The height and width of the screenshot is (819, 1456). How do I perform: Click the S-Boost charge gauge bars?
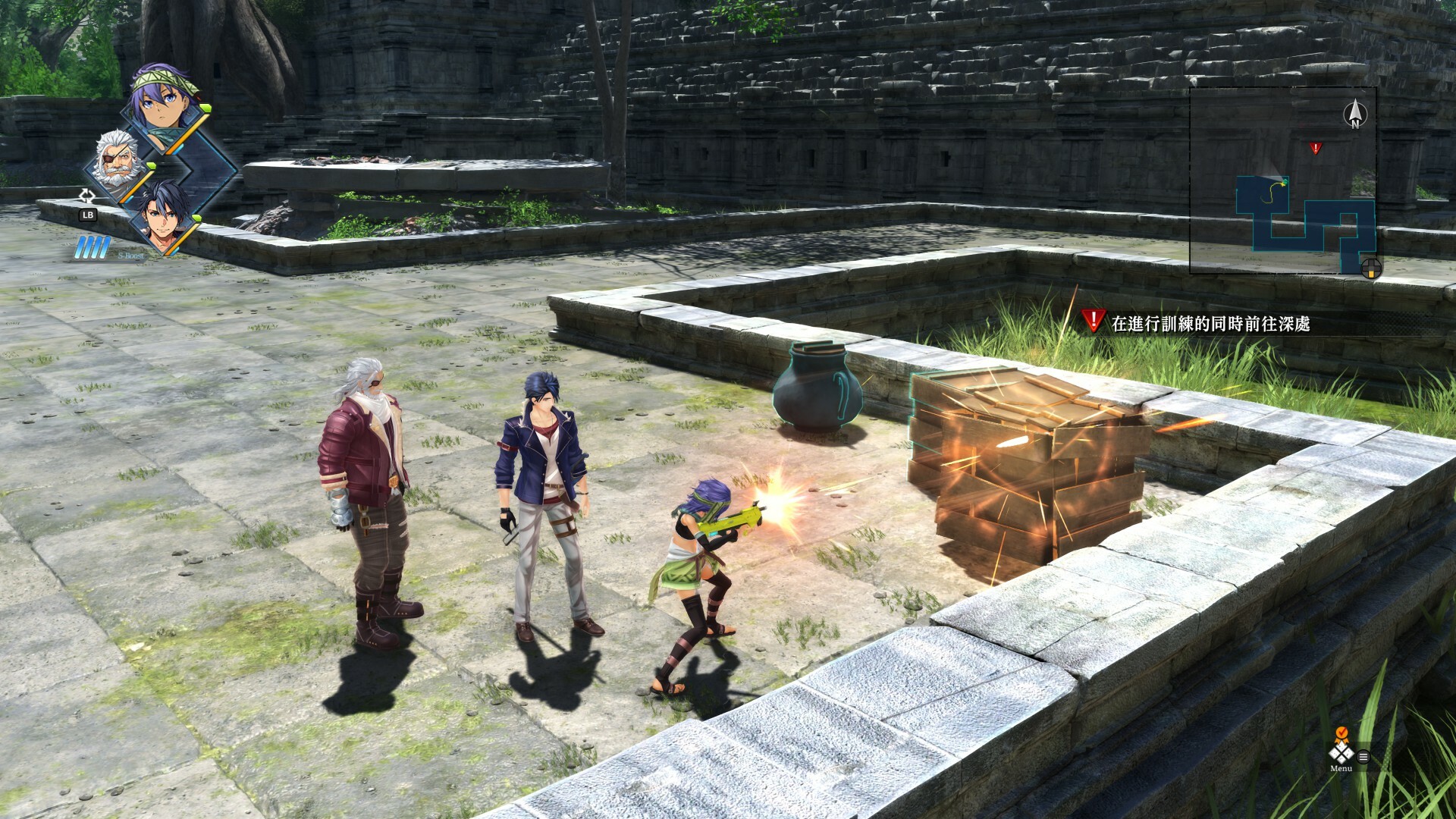point(92,249)
